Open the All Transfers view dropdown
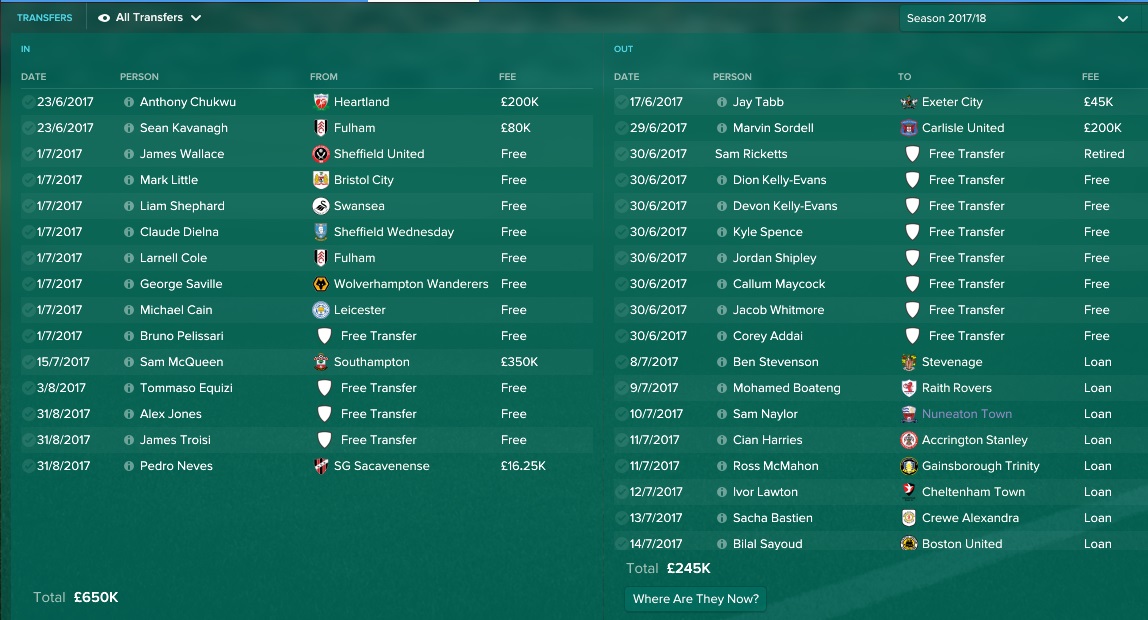Viewport: 1148px width, 620px height. [x=150, y=18]
